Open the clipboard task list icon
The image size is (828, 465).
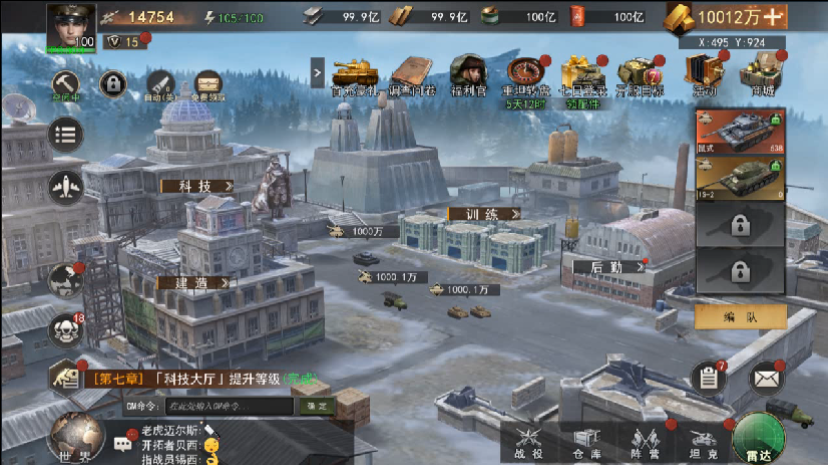point(708,378)
